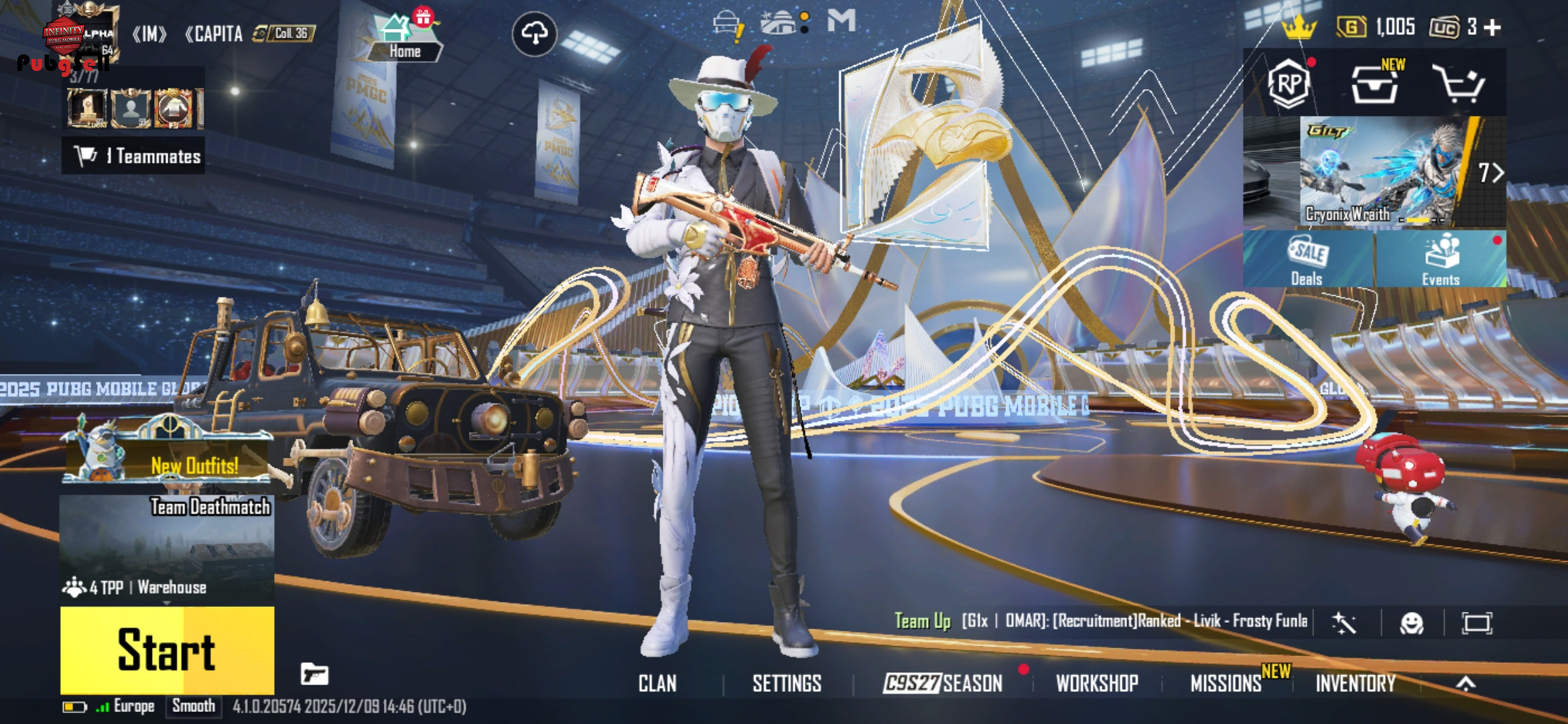Viewport: 1568px width, 724px height.
Task: Add UC with the plus button
Action: [x=1492, y=27]
